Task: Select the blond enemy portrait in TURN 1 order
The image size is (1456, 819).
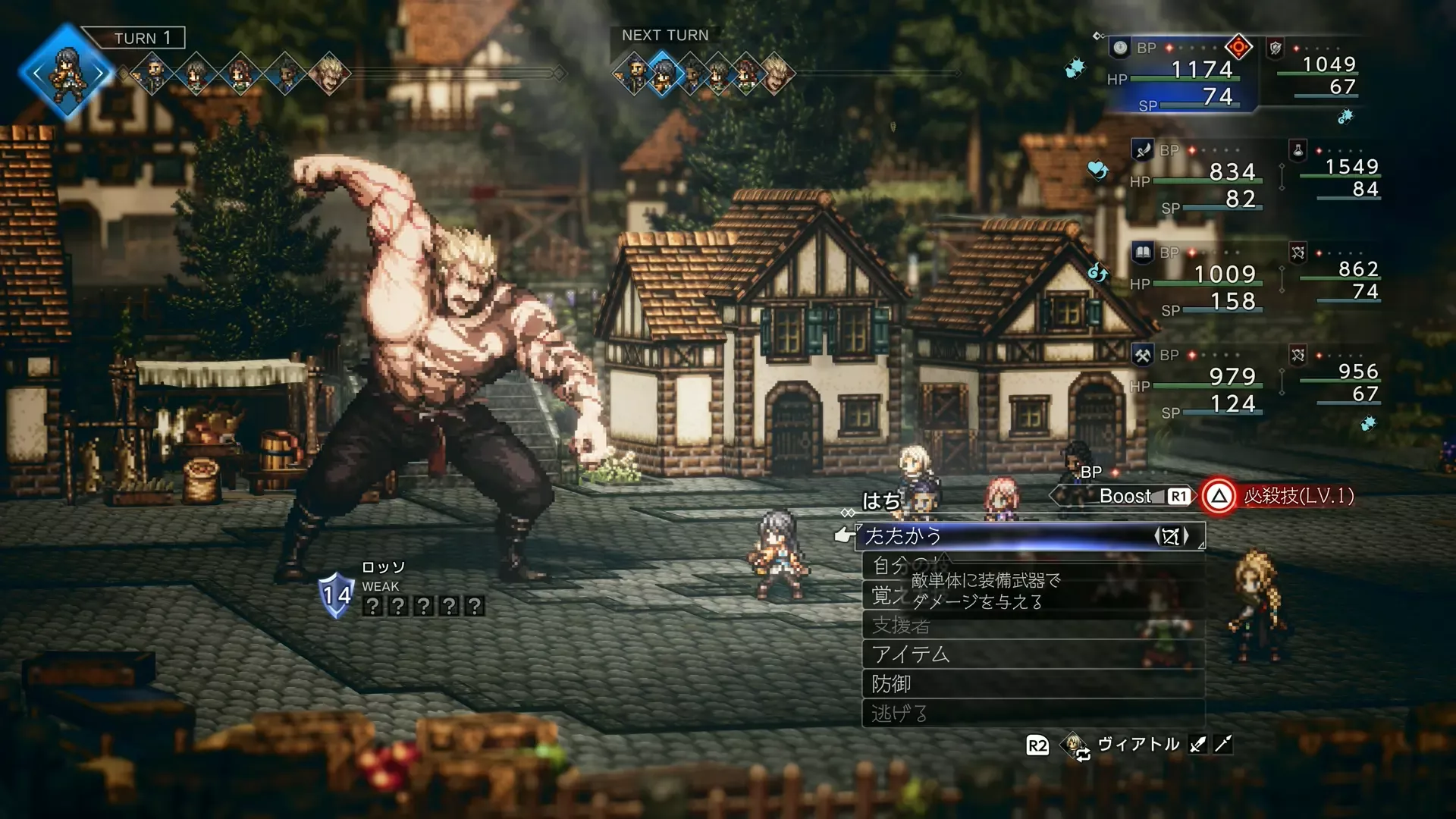Action: click(330, 74)
